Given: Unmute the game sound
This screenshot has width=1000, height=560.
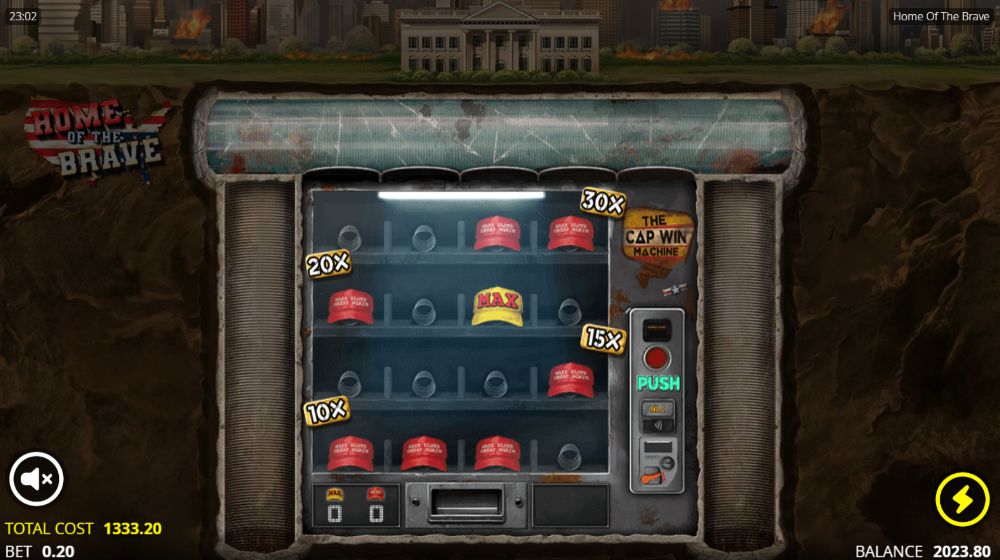Looking at the screenshot, I should (x=37, y=479).
